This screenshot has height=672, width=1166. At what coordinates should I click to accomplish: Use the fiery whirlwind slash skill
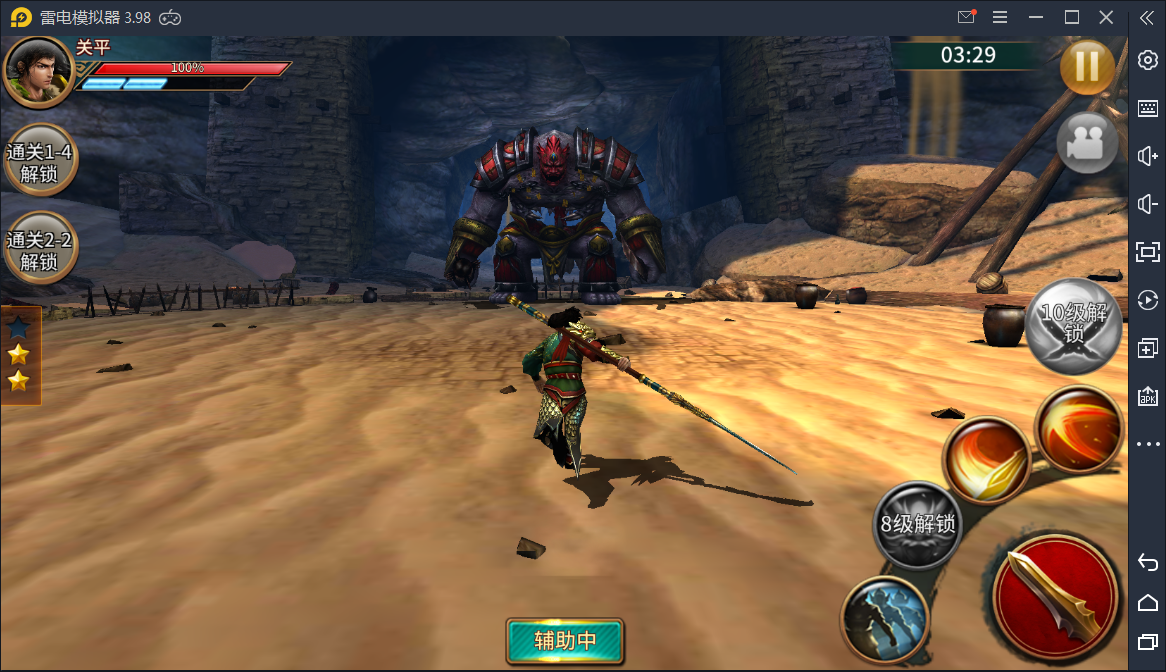click(1078, 428)
